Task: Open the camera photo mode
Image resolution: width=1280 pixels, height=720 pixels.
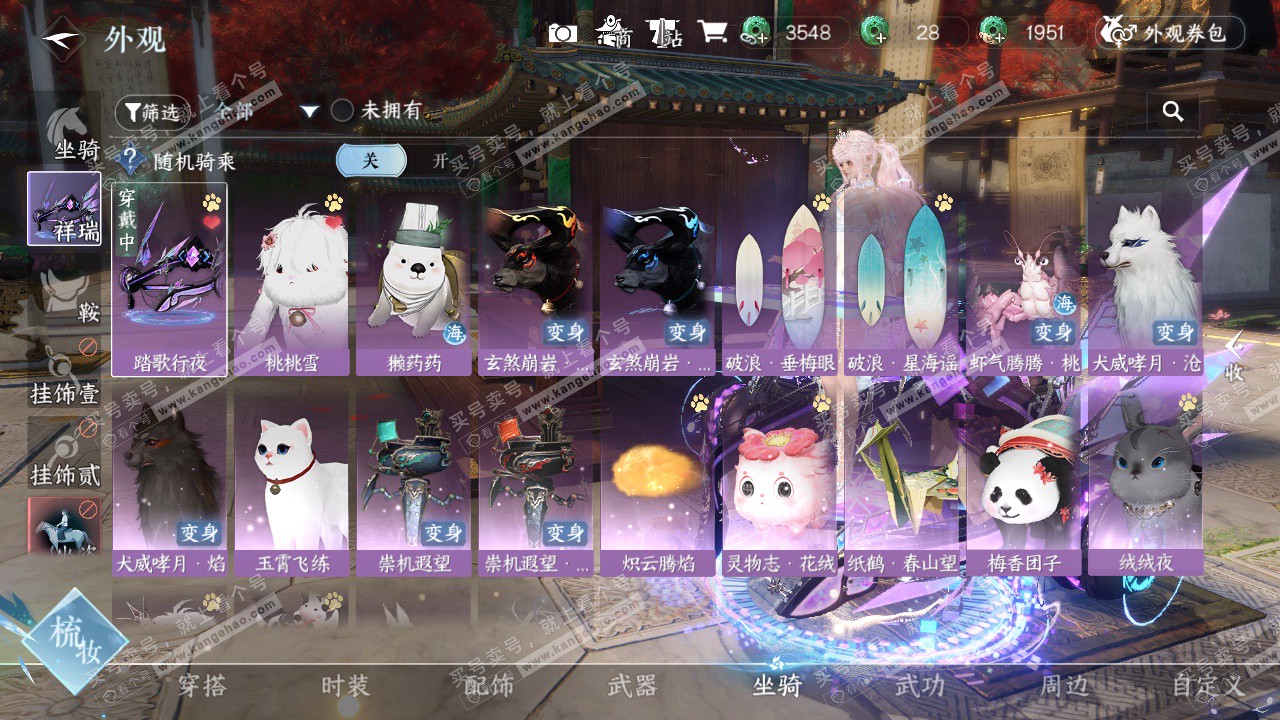Action: tap(562, 33)
